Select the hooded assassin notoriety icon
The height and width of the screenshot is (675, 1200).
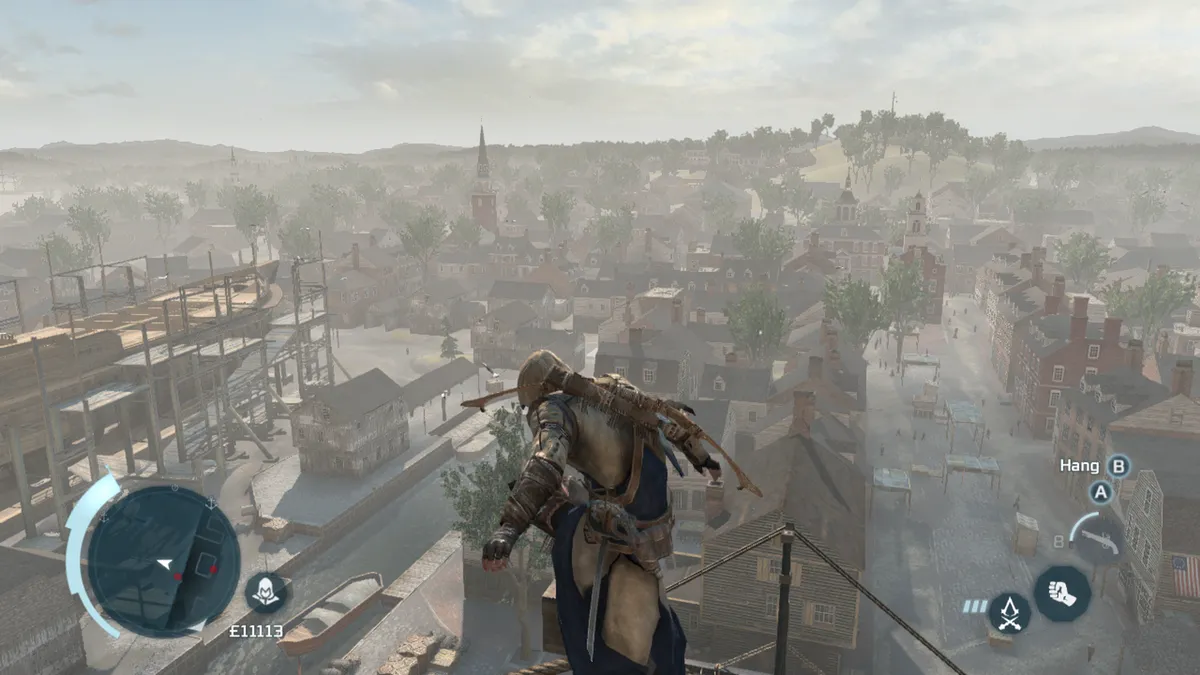266,592
